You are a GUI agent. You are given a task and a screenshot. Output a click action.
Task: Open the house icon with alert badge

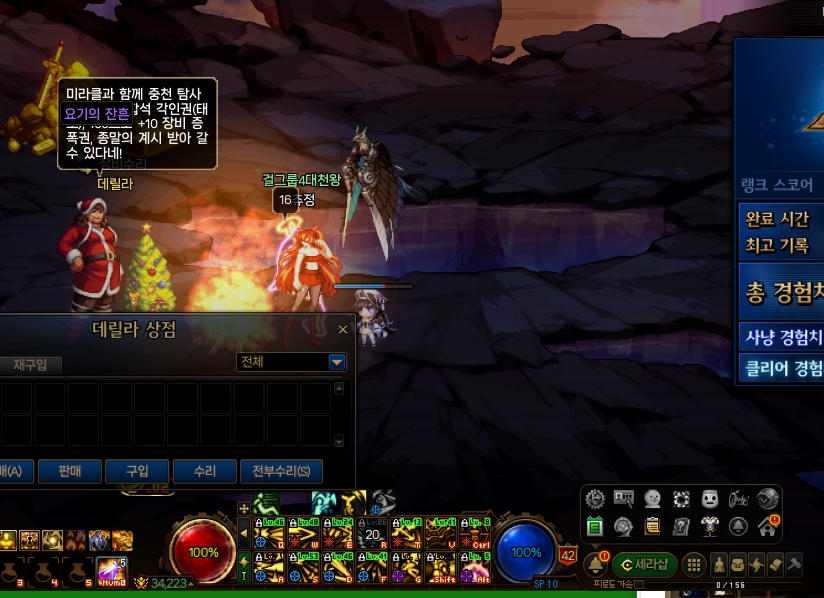pos(767,525)
